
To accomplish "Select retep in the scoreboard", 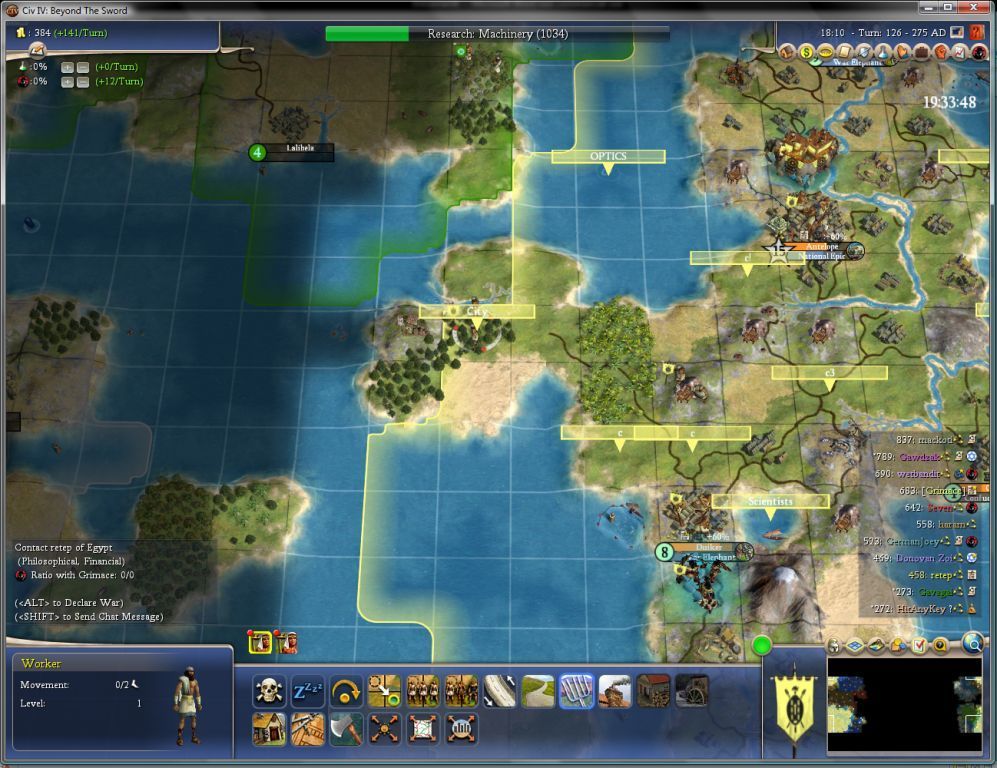I will (930, 575).
